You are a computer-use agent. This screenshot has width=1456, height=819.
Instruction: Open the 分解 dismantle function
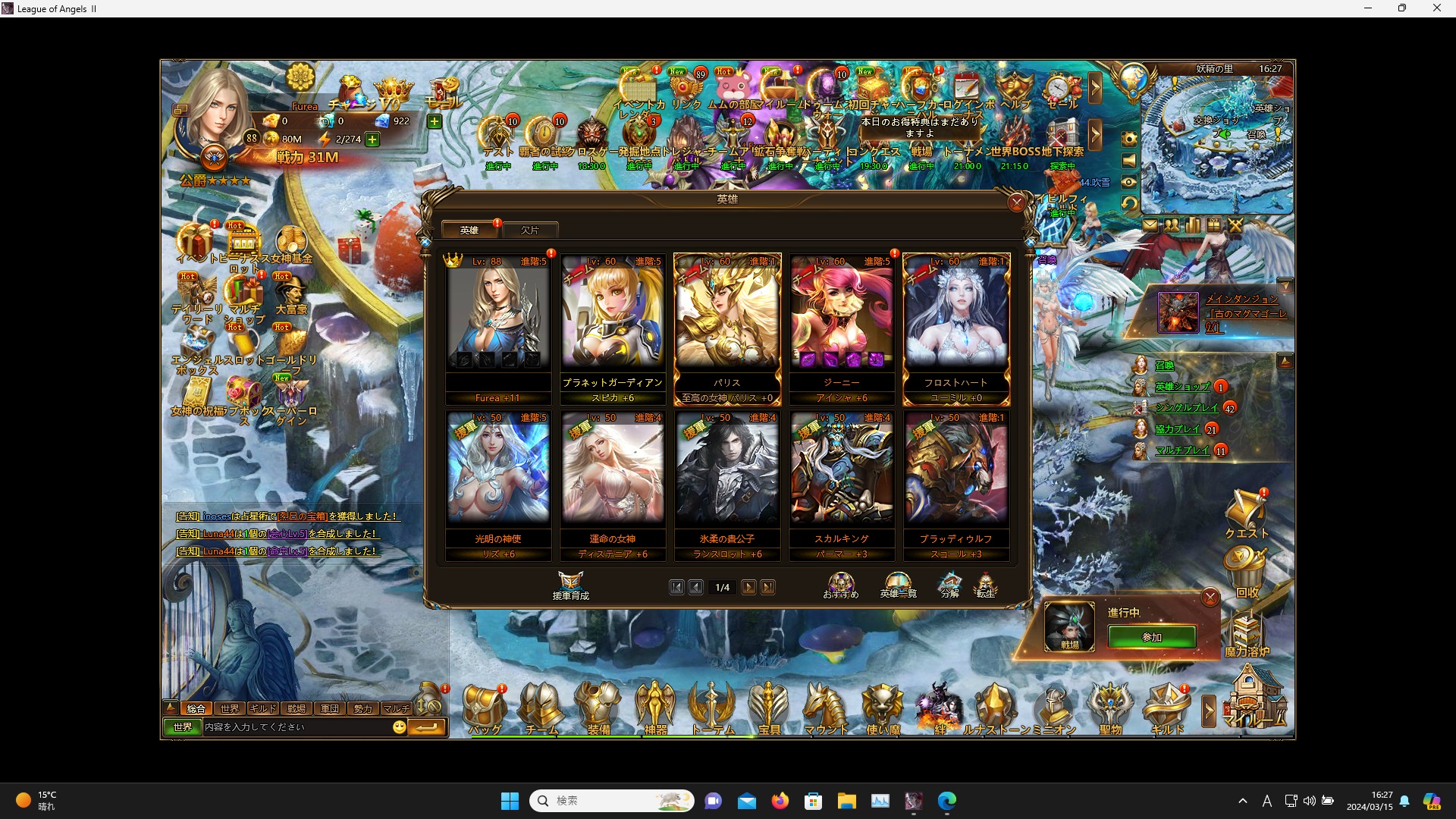(x=949, y=585)
